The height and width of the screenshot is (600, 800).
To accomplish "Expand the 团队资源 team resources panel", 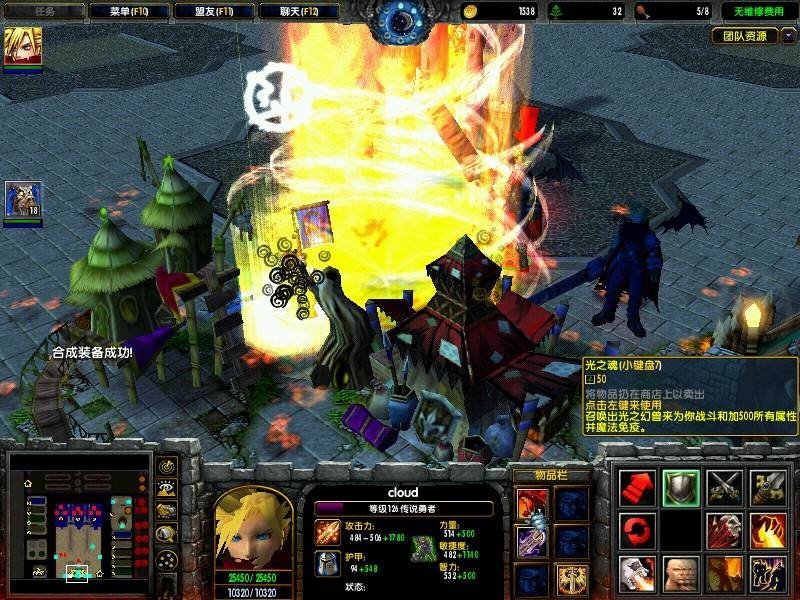I will 745,36.
